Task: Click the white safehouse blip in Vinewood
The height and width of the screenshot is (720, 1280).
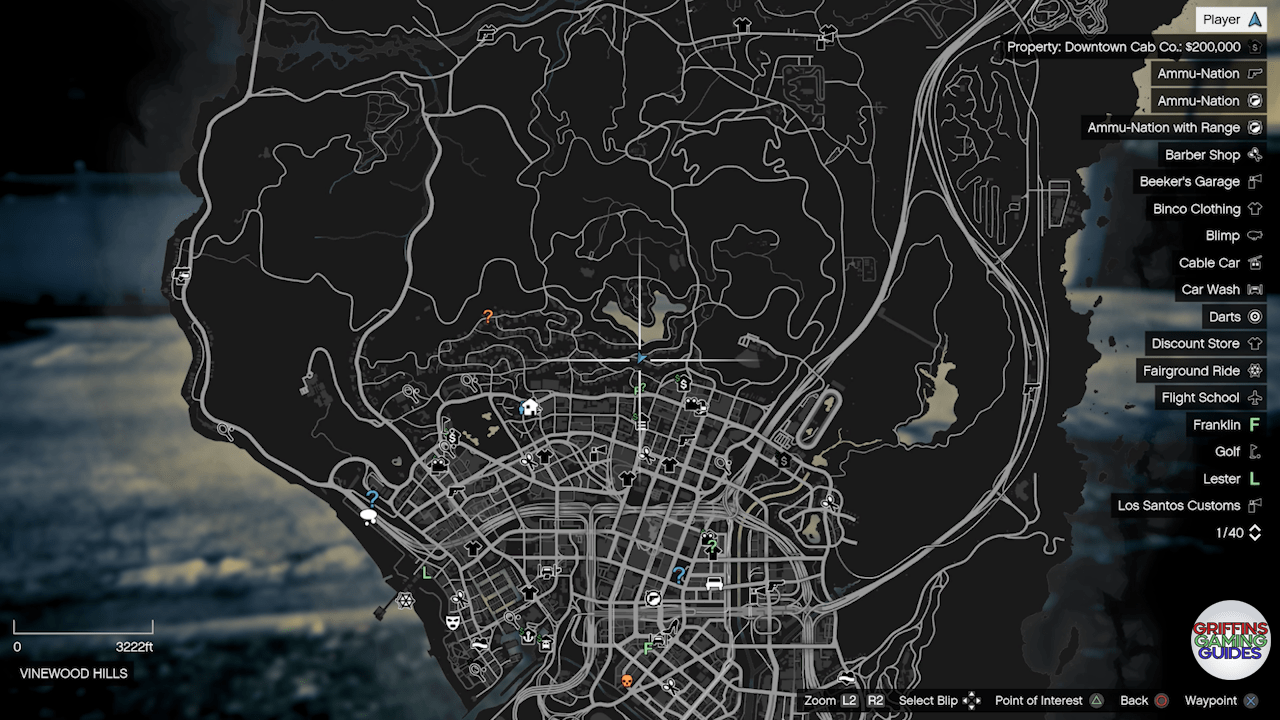Action: [x=530, y=407]
